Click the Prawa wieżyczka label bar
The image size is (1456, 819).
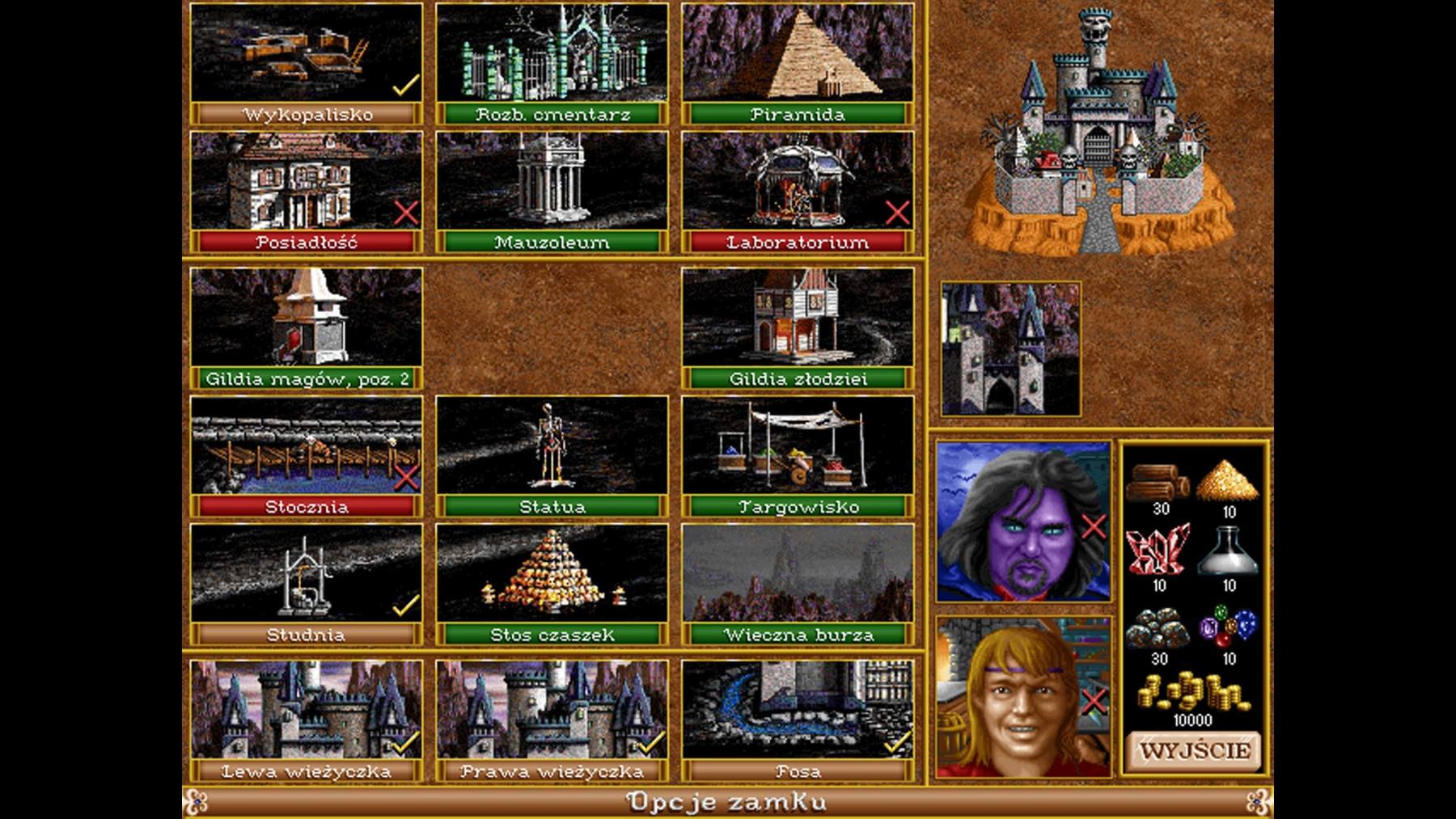550,772
